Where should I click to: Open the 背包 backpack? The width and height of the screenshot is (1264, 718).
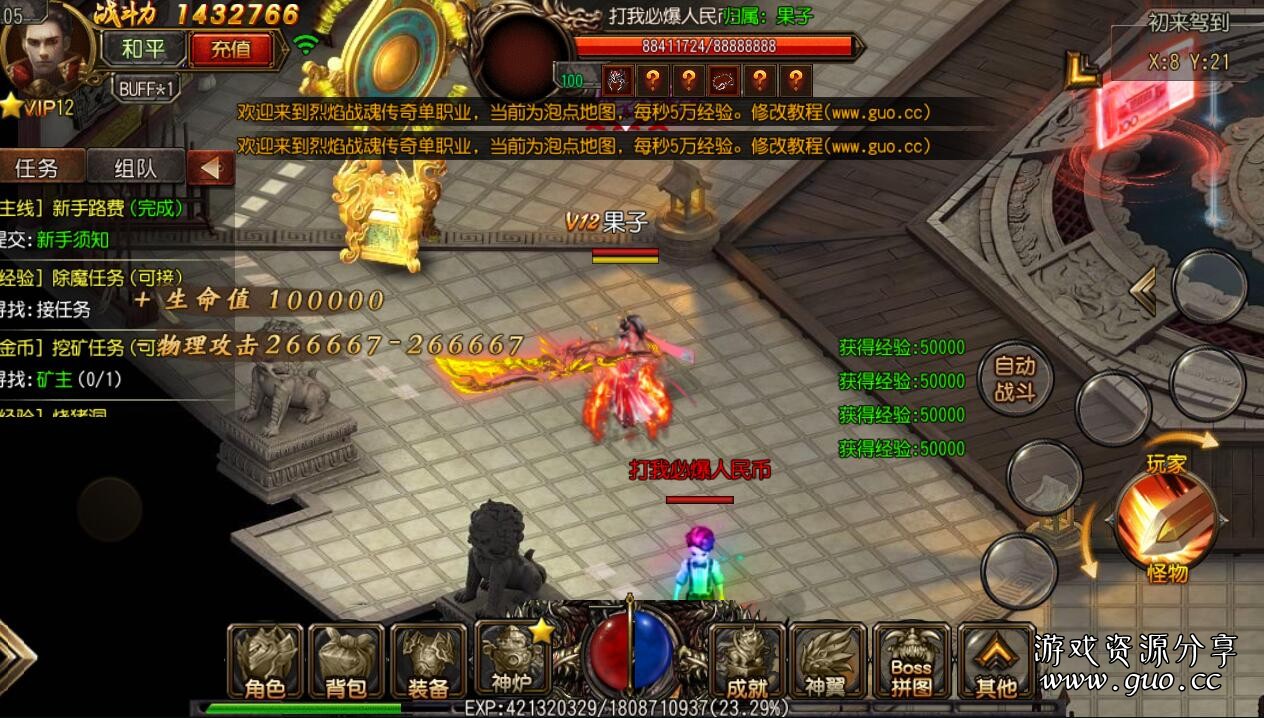click(x=346, y=662)
